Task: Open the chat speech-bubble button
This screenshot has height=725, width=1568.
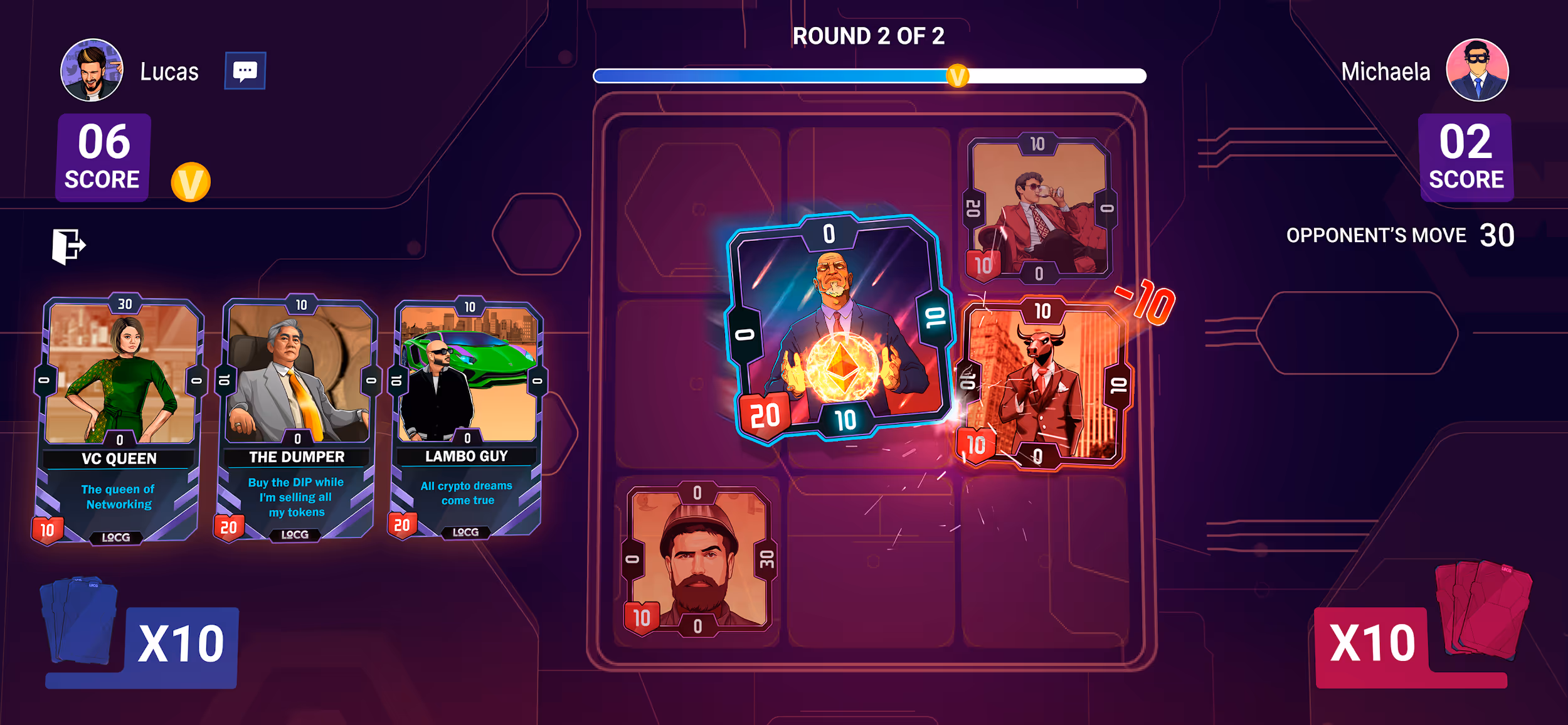Action: 245,71
